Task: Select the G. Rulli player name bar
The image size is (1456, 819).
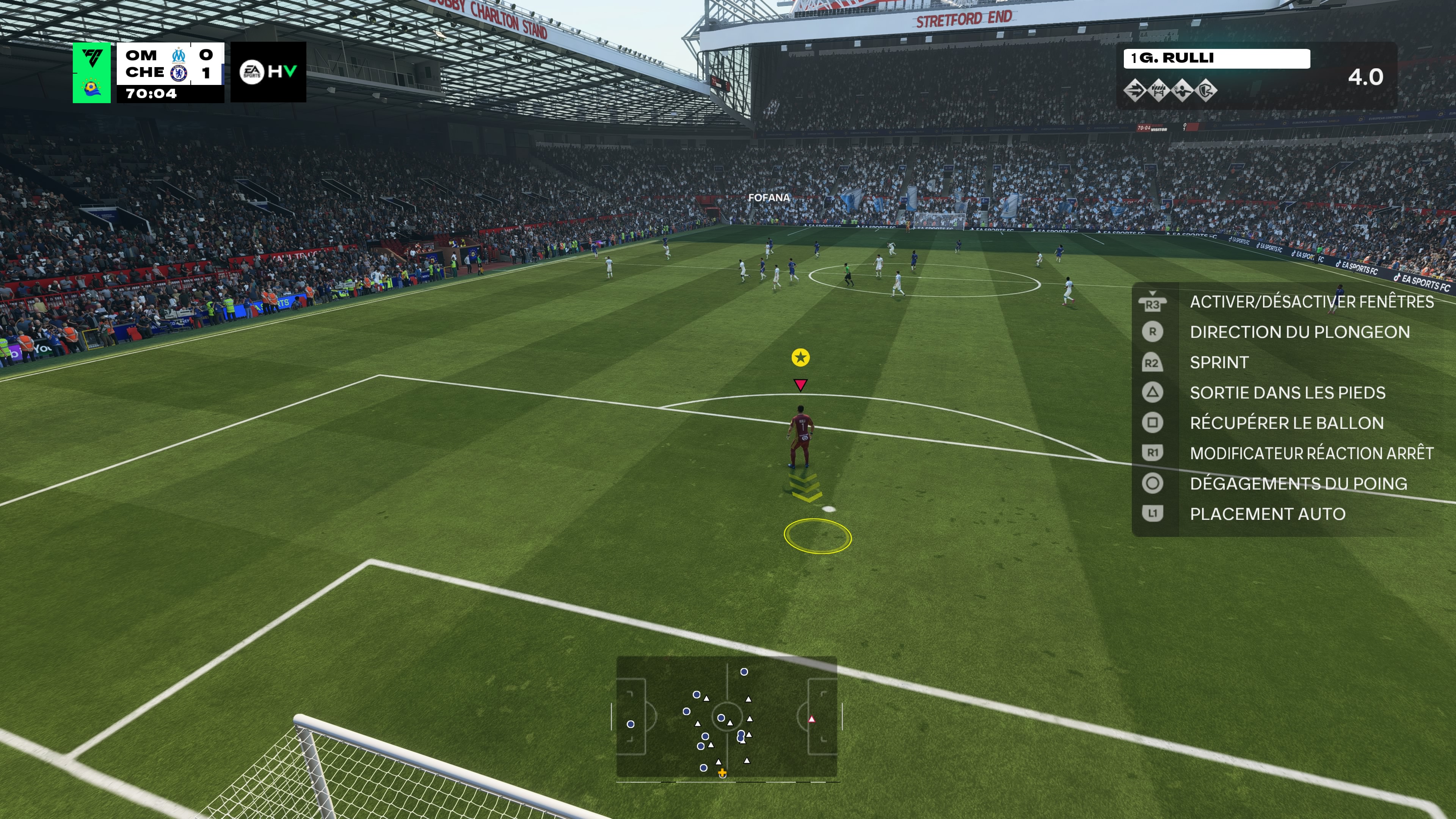Action: 1216,58
